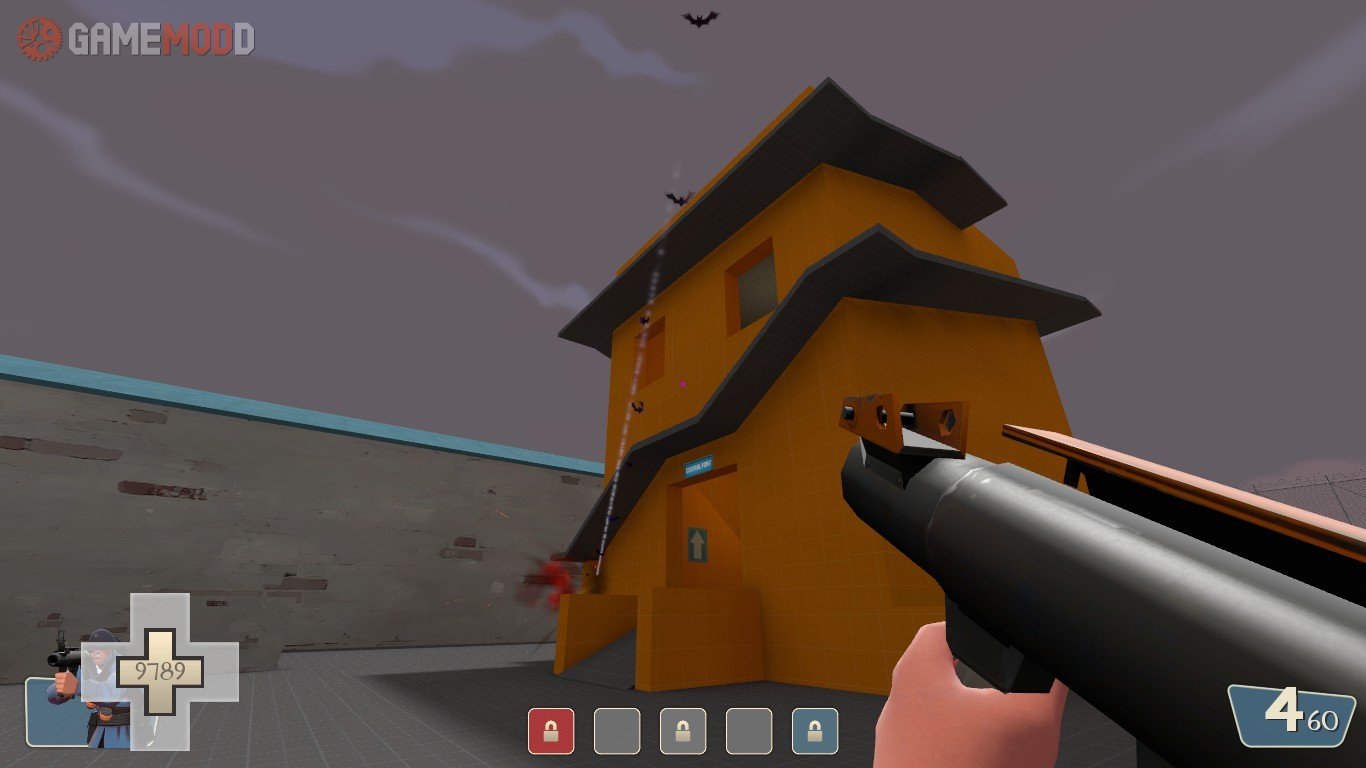
Task: Open the GameModd watermark logo
Action: tap(136, 39)
